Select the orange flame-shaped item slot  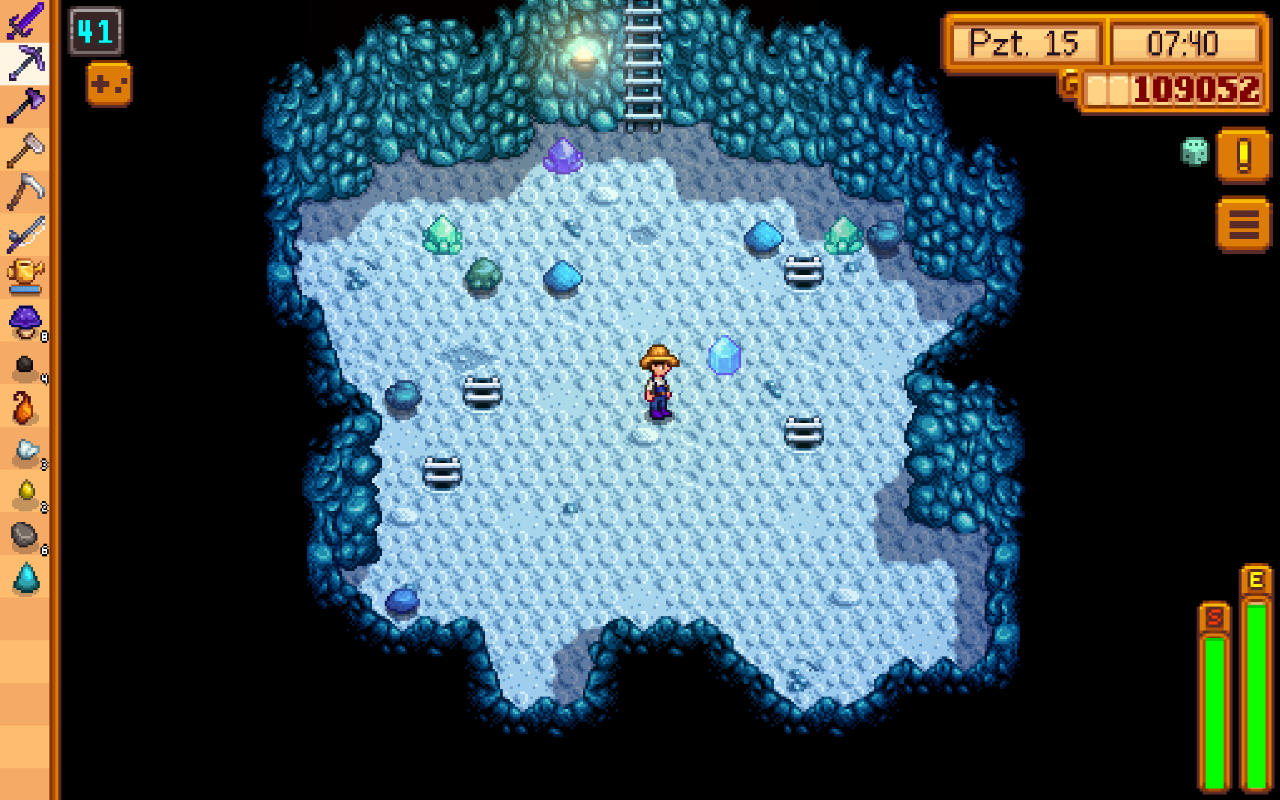(x=26, y=408)
